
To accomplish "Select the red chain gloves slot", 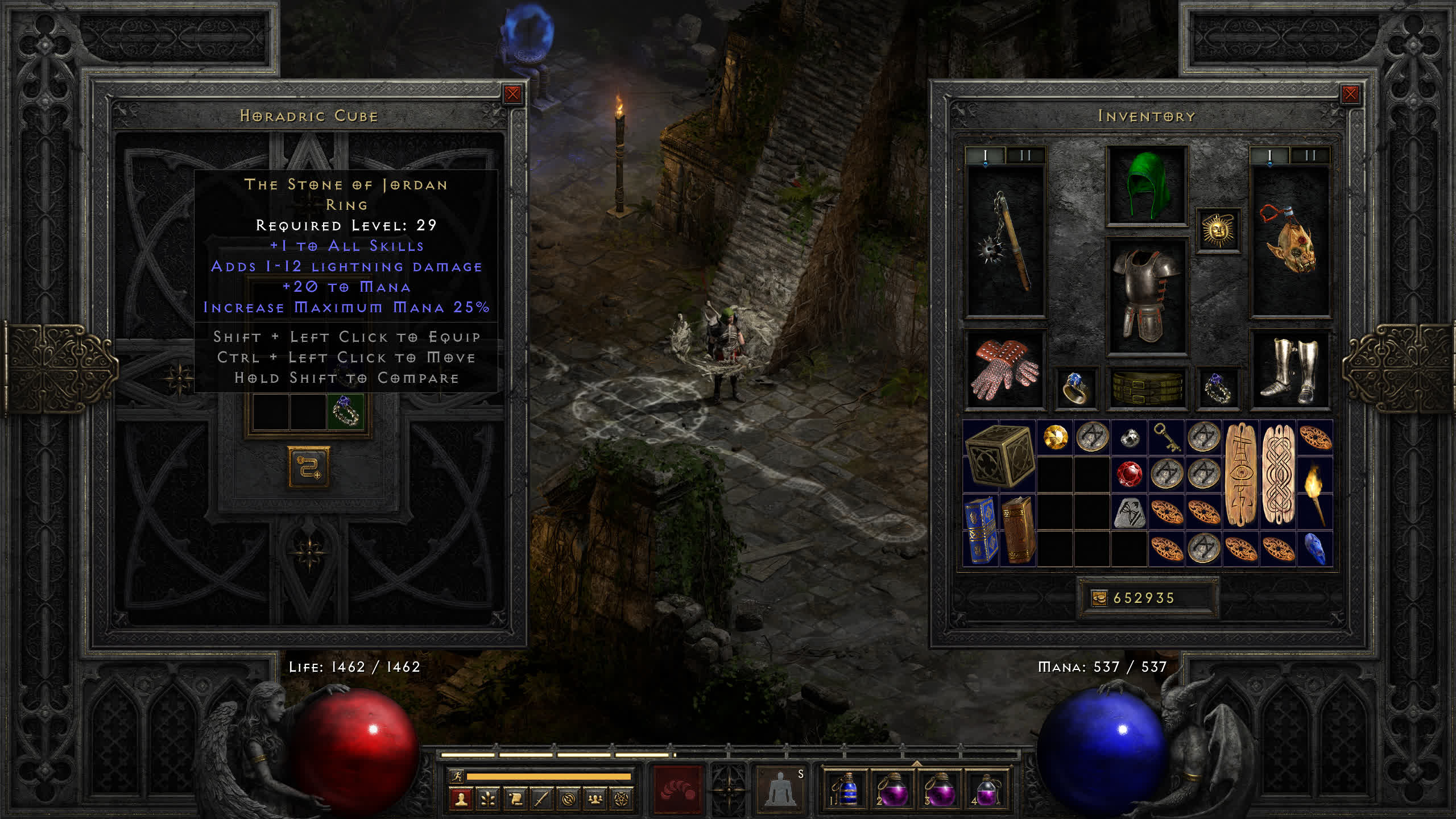I will (x=1005, y=370).
